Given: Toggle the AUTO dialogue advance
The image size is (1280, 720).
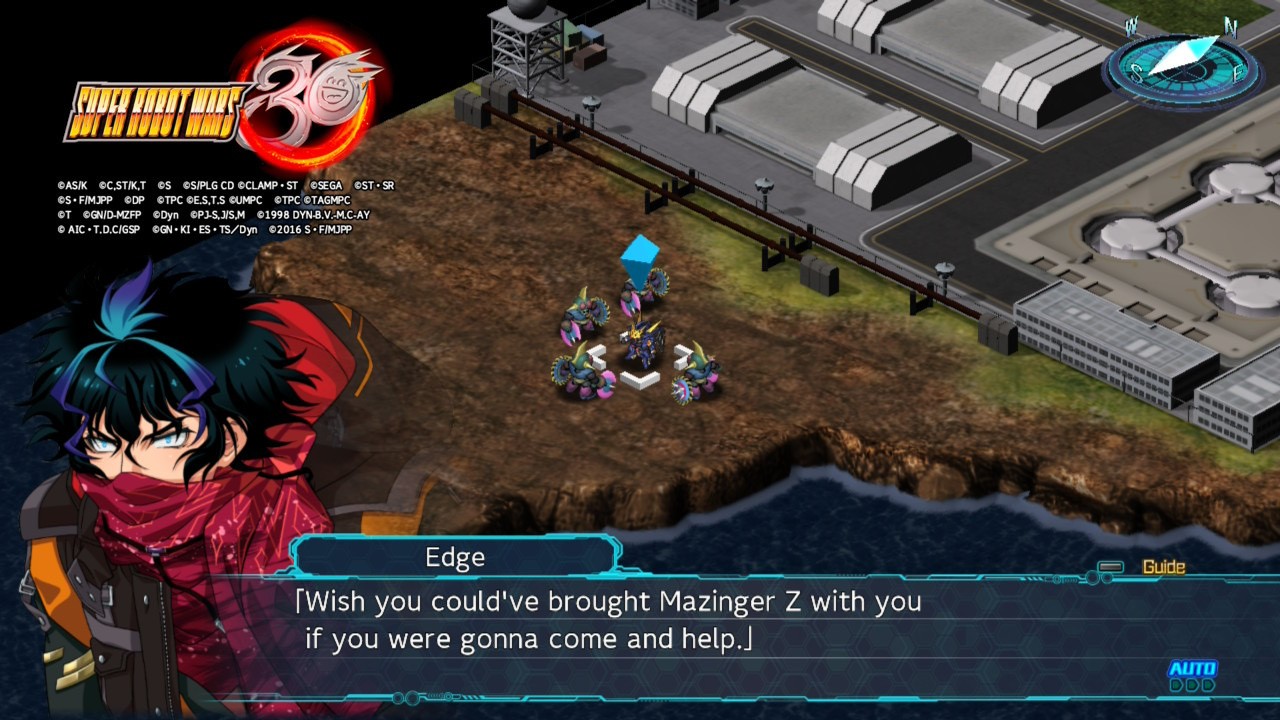Looking at the screenshot, I should pyautogui.click(x=1192, y=674).
